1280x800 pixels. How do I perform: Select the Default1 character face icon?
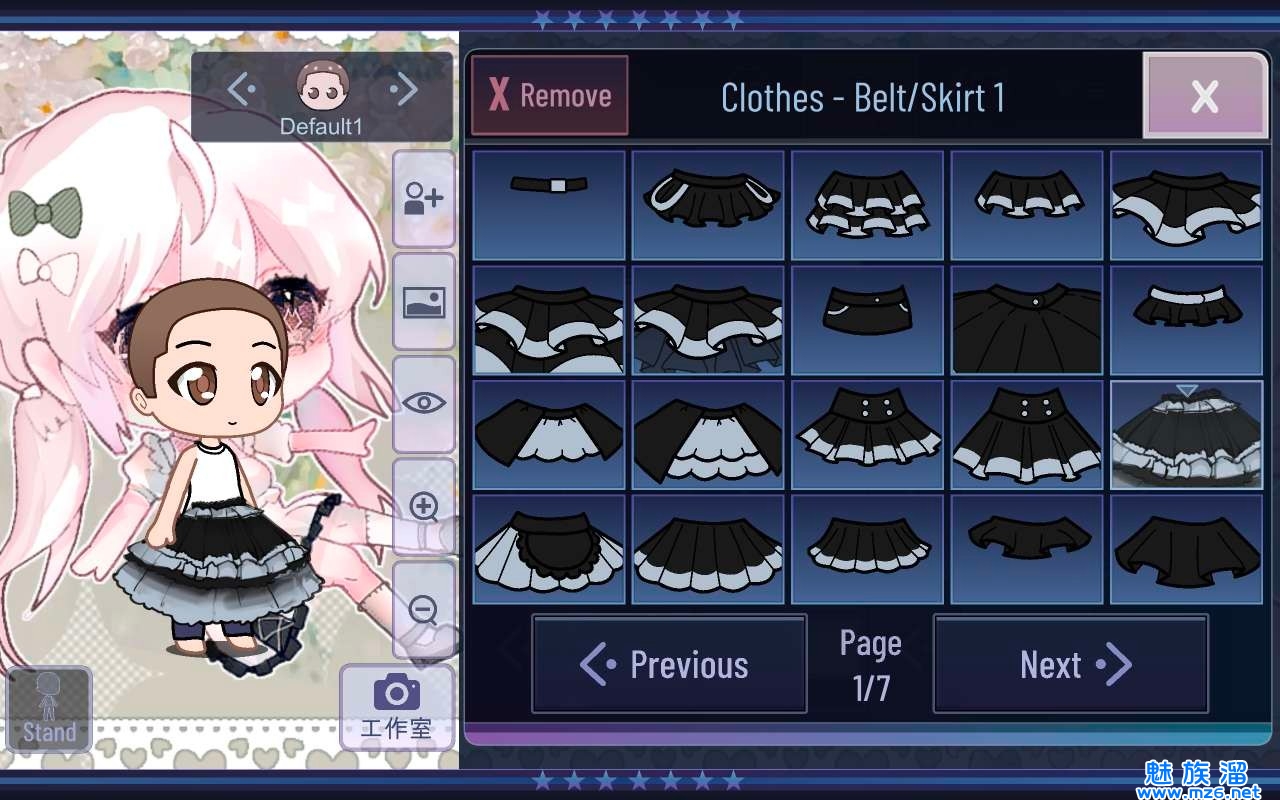pyautogui.click(x=323, y=87)
